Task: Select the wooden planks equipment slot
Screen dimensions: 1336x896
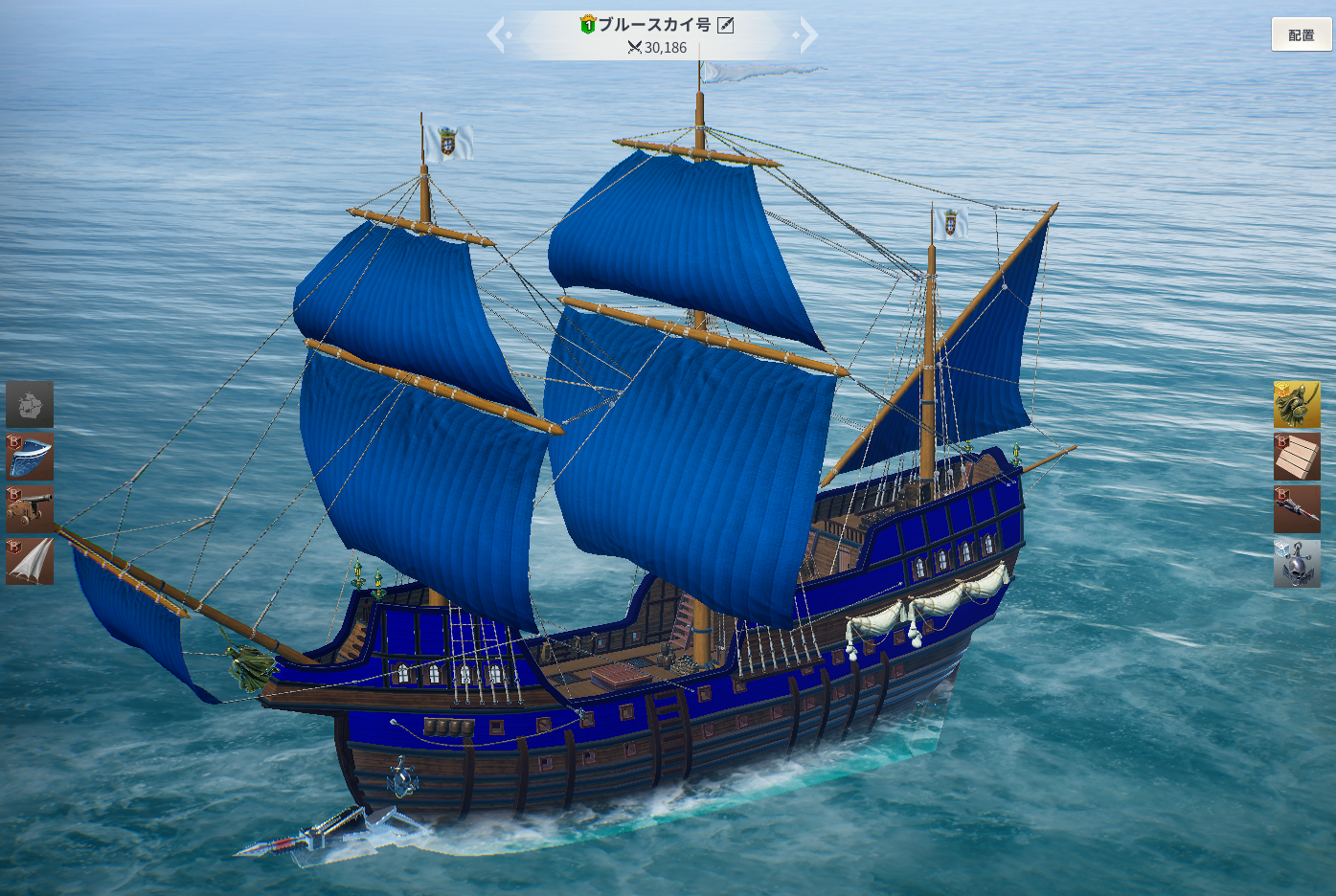Action: point(1297,457)
